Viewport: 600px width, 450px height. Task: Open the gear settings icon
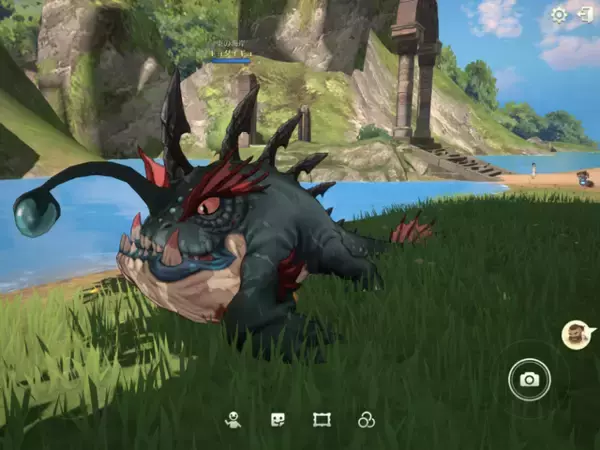pos(559,14)
